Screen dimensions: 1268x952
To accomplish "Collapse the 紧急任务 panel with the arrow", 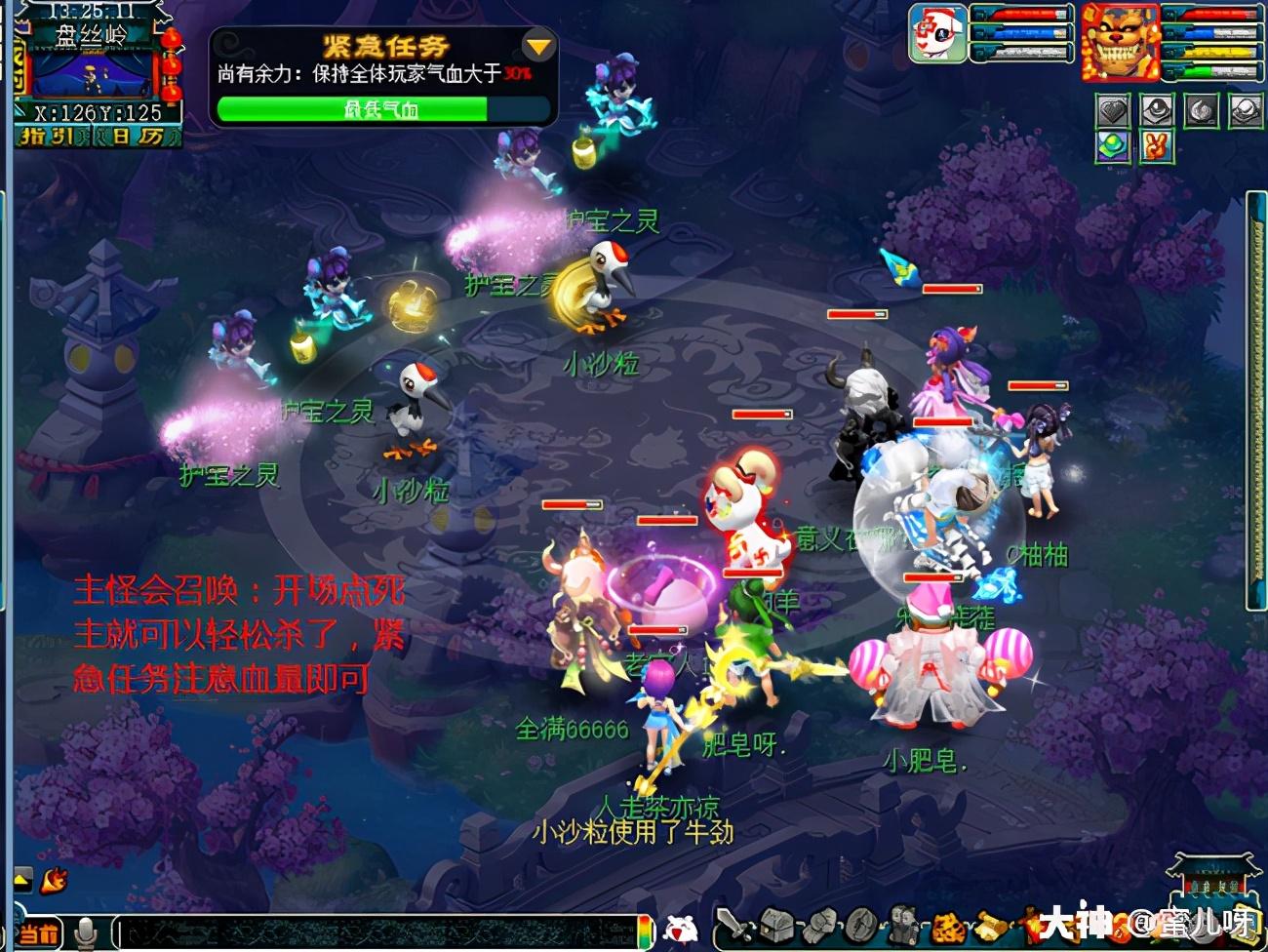I will 537,45.
